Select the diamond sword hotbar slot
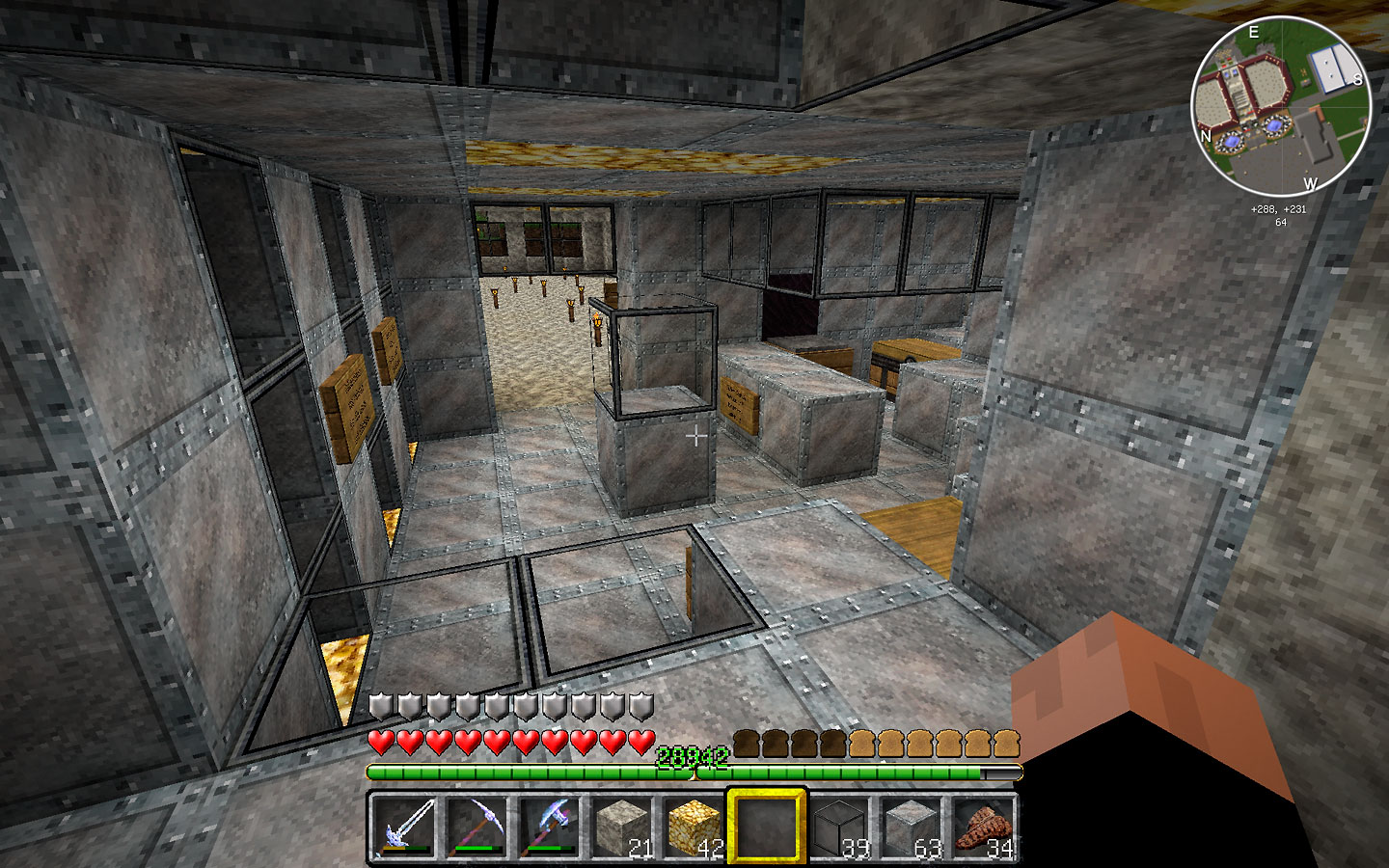The width and height of the screenshot is (1389, 868). (x=403, y=827)
